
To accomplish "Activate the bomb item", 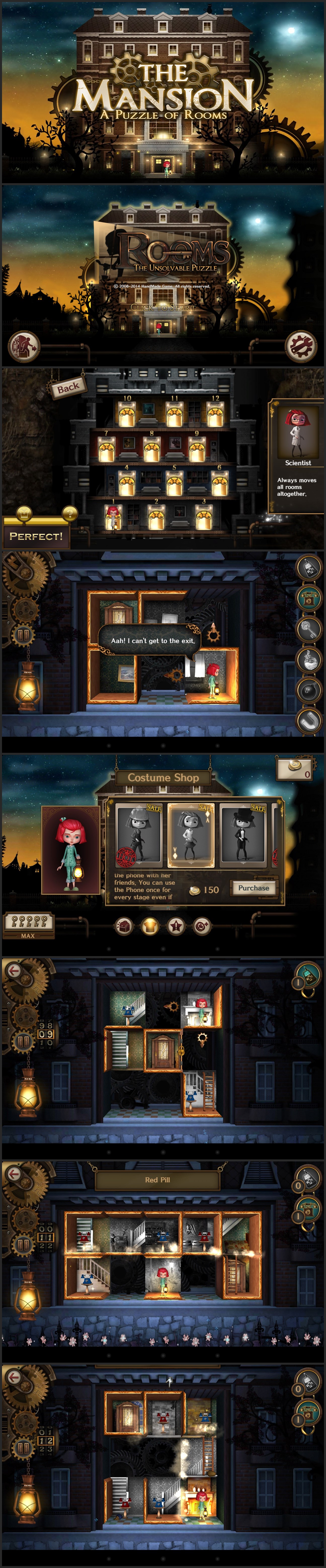I will [308, 690].
